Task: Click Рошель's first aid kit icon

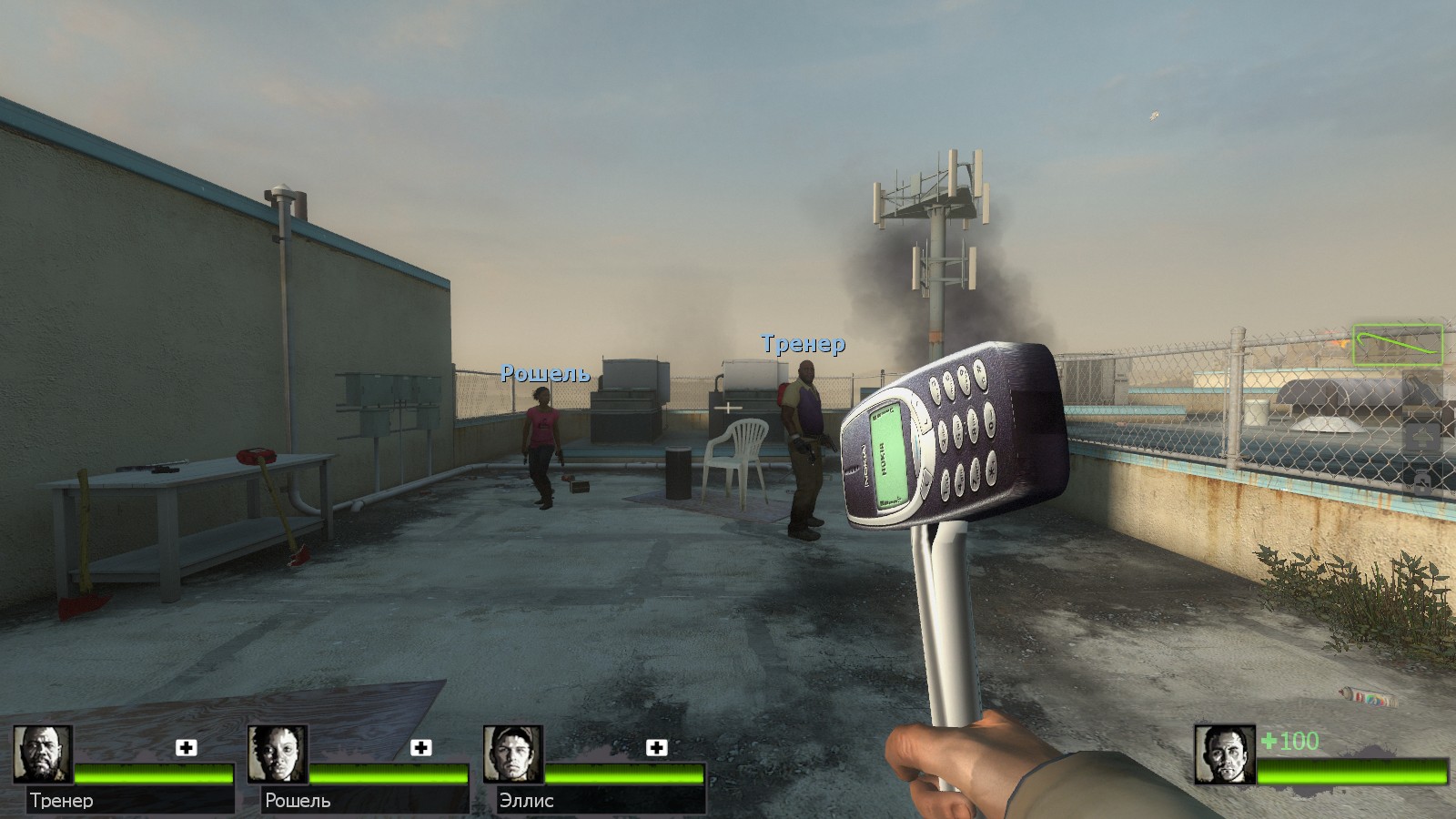Action: 421,748
